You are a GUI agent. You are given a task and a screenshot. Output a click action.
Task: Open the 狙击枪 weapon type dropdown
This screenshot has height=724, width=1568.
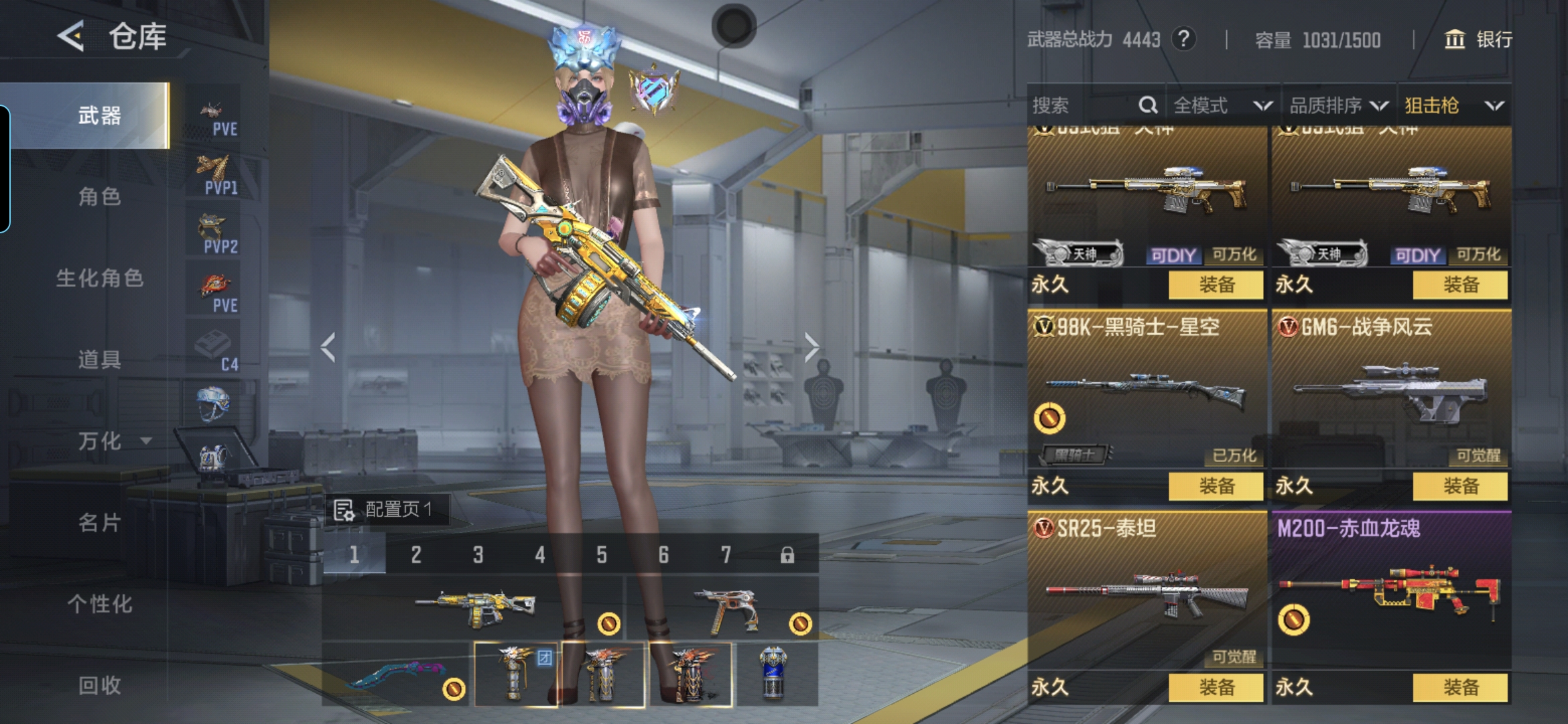[x=1453, y=105]
